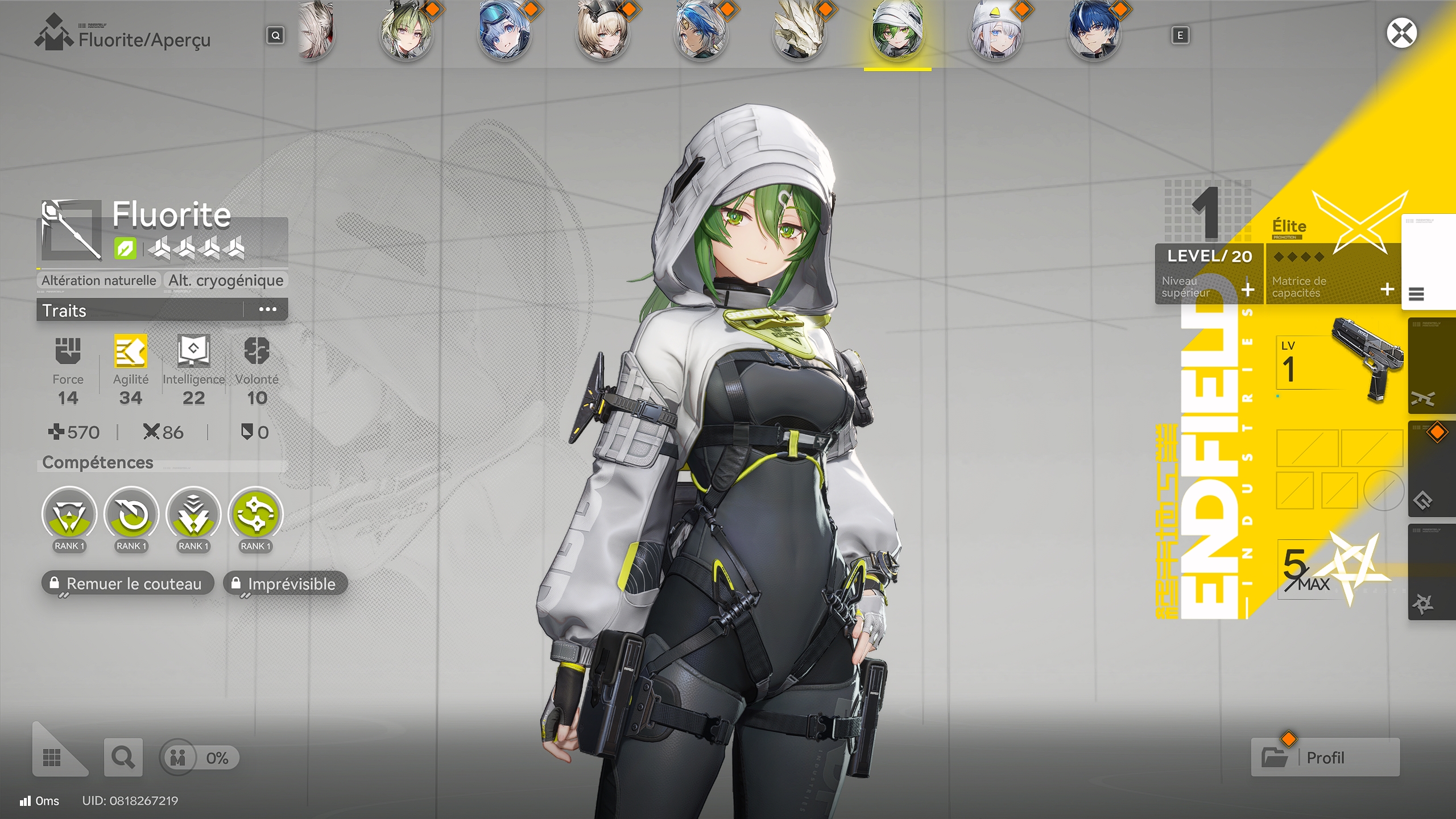
Task: Switch to the first character portrait at top
Action: [x=316, y=32]
